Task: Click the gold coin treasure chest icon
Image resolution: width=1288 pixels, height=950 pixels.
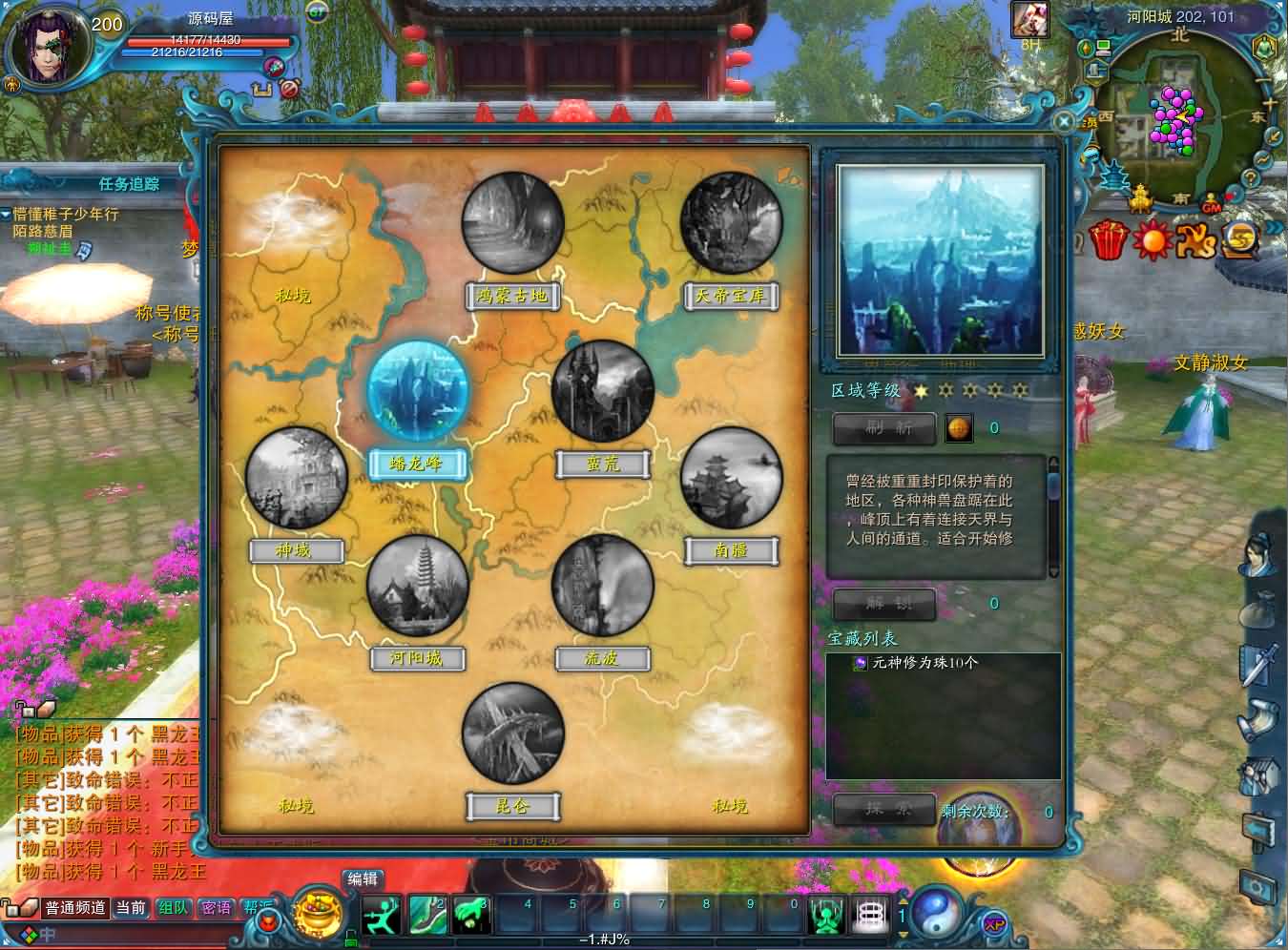Action: (x=1238, y=238)
